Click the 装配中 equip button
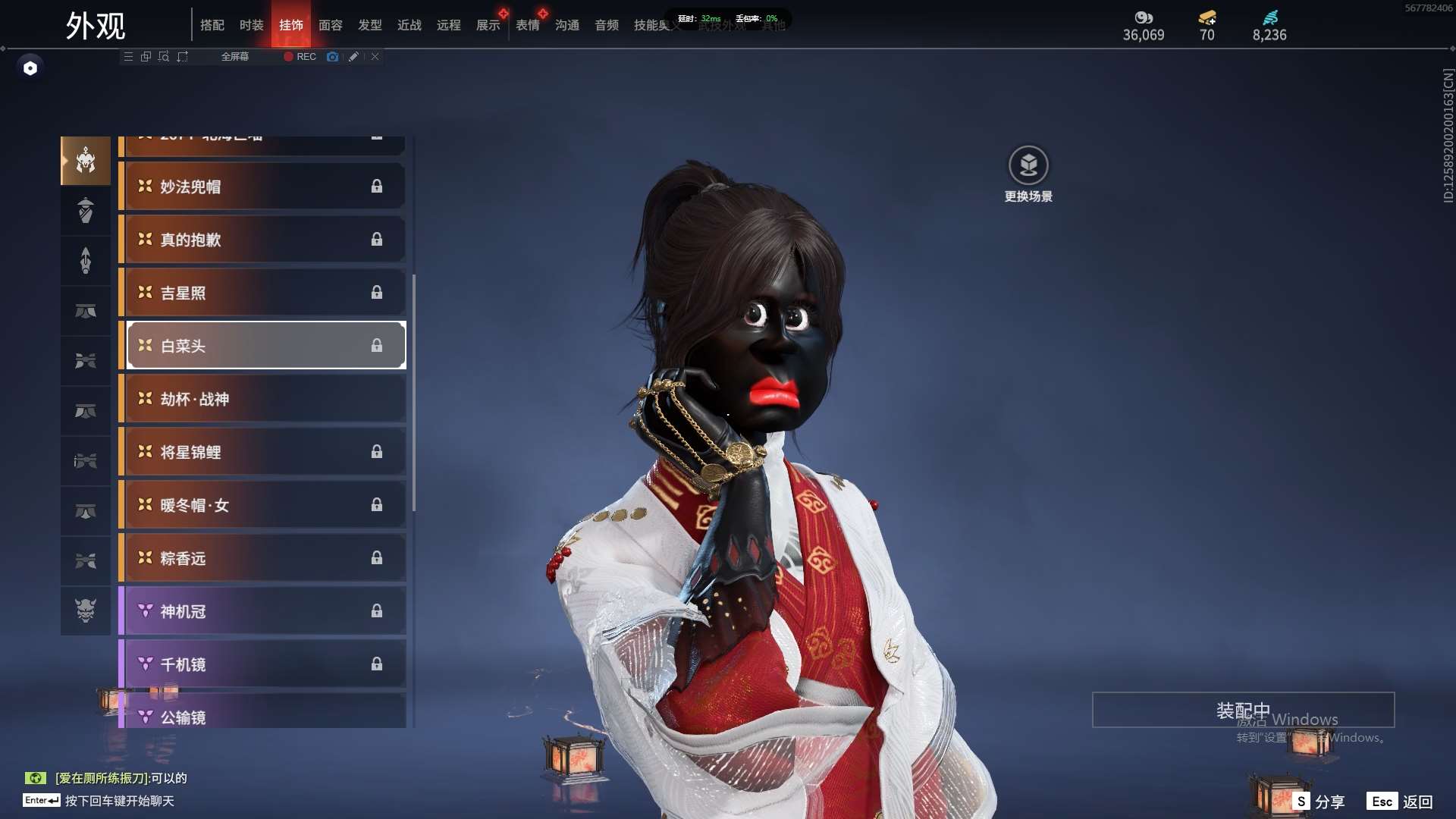This screenshot has height=819, width=1456. [x=1243, y=711]
